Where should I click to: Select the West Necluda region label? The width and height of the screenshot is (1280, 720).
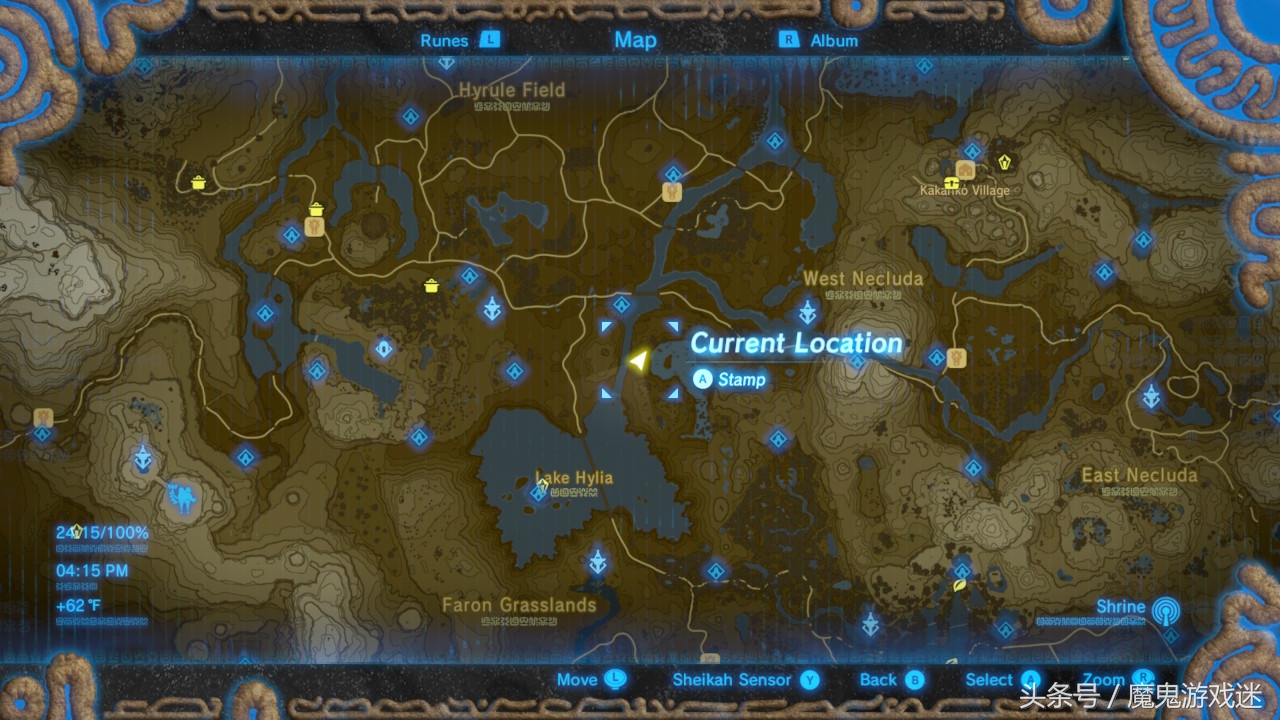(x=863, y=278)
